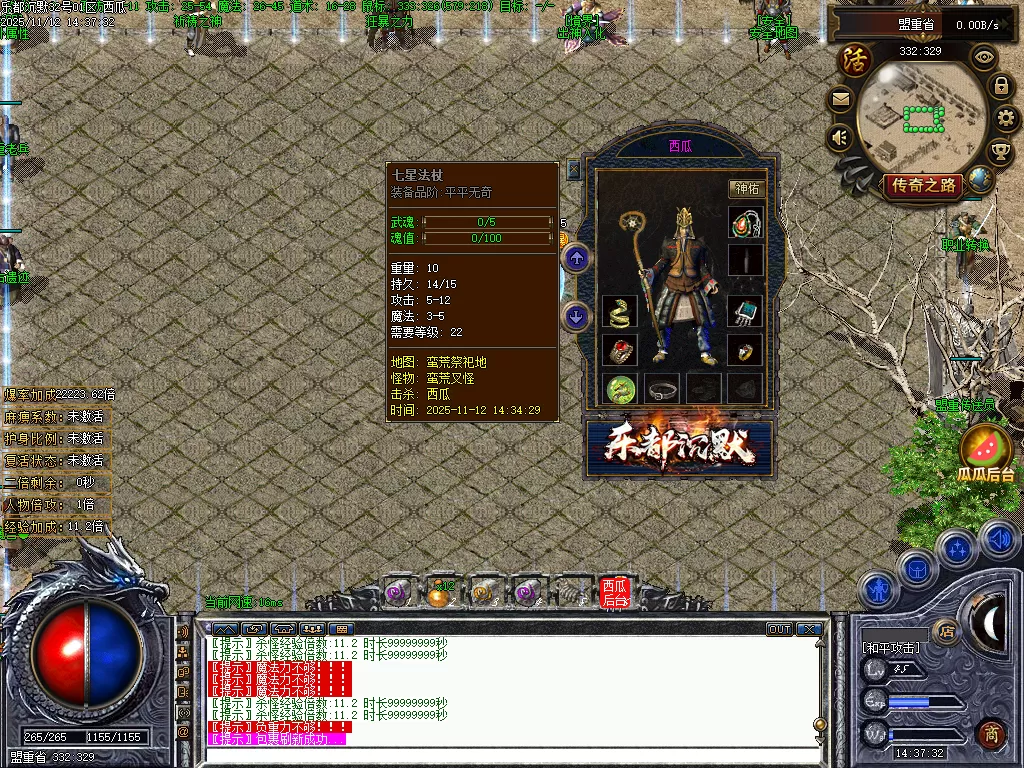1024x768 pixels.
Task: Click the red 西瓜后台 hotbar button
Action: [613, 593]
